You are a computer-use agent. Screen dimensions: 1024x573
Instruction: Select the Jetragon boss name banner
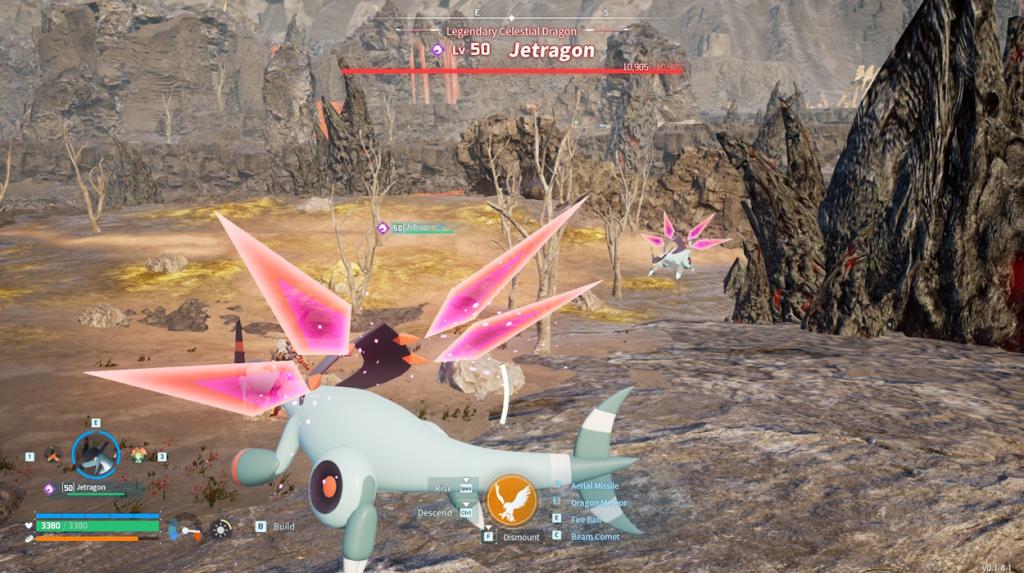click(x=551, y=50)
